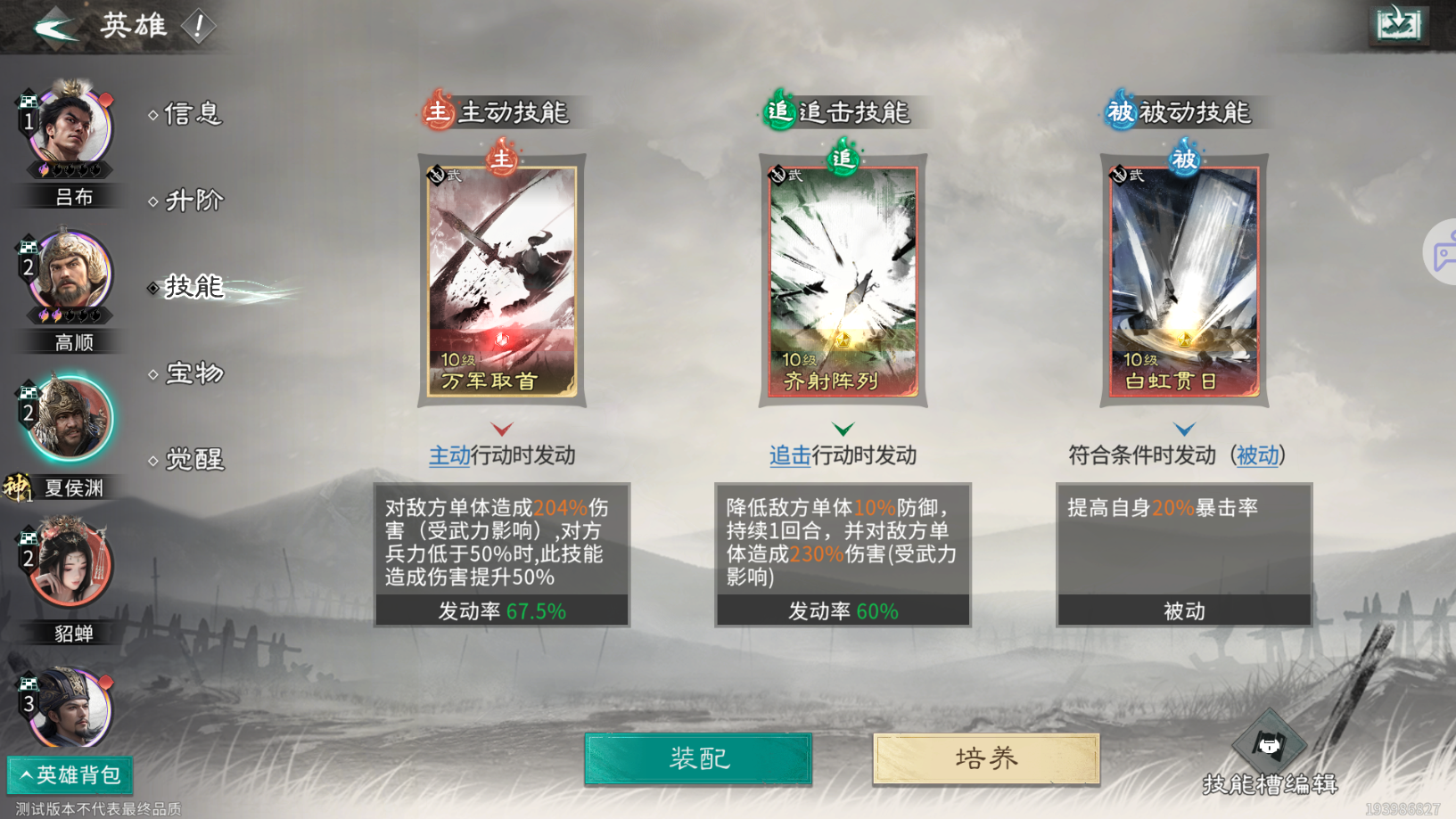This screenshot has height=819, width=1456.
Task: Expand the red chevron under 万军取首
Action: pos(502,429)
